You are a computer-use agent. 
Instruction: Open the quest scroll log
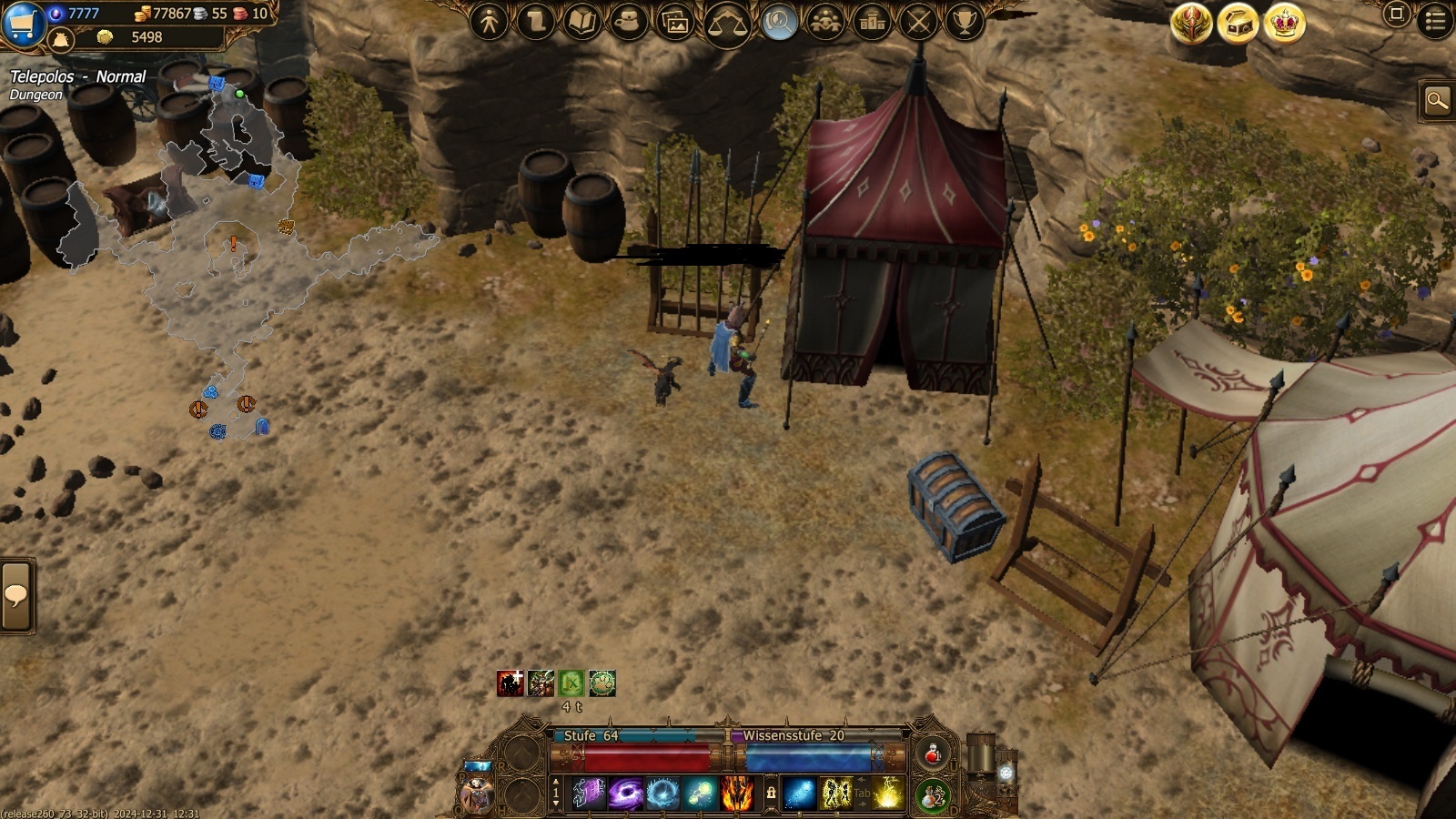point(536,22)
